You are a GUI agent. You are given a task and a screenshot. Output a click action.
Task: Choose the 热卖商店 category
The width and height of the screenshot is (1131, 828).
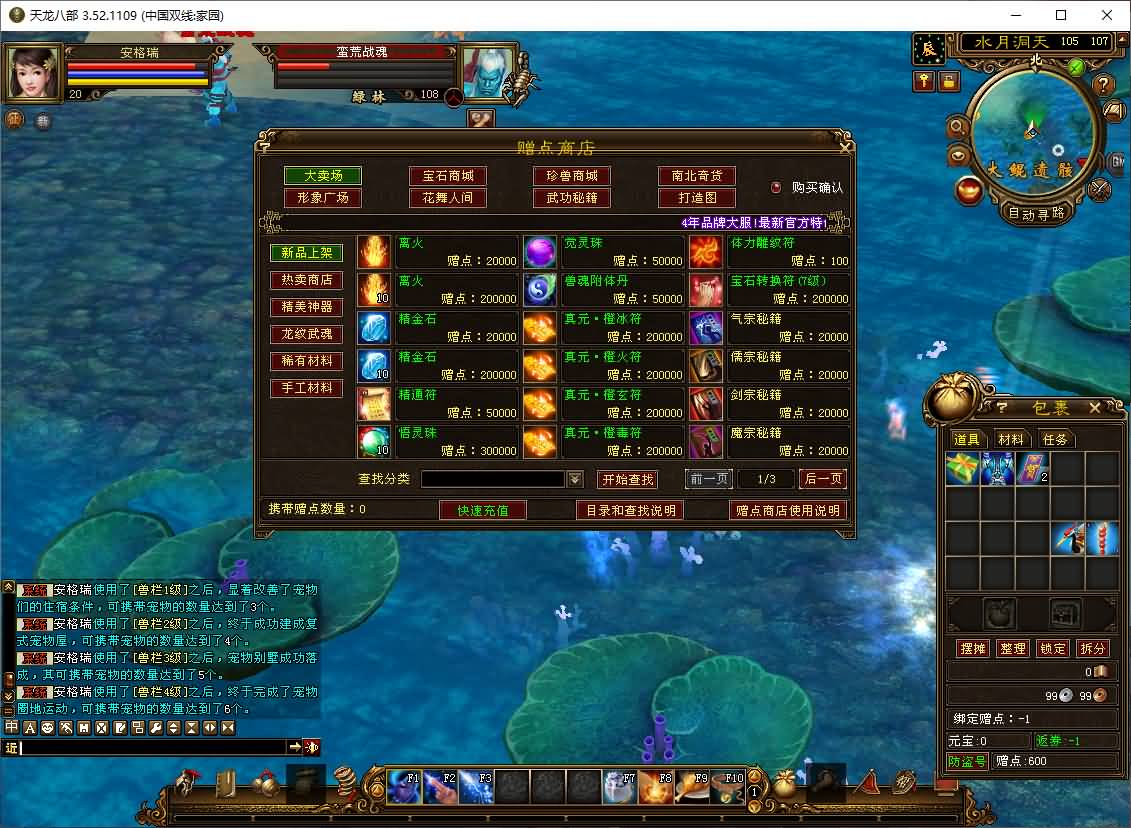click(306, 280)
